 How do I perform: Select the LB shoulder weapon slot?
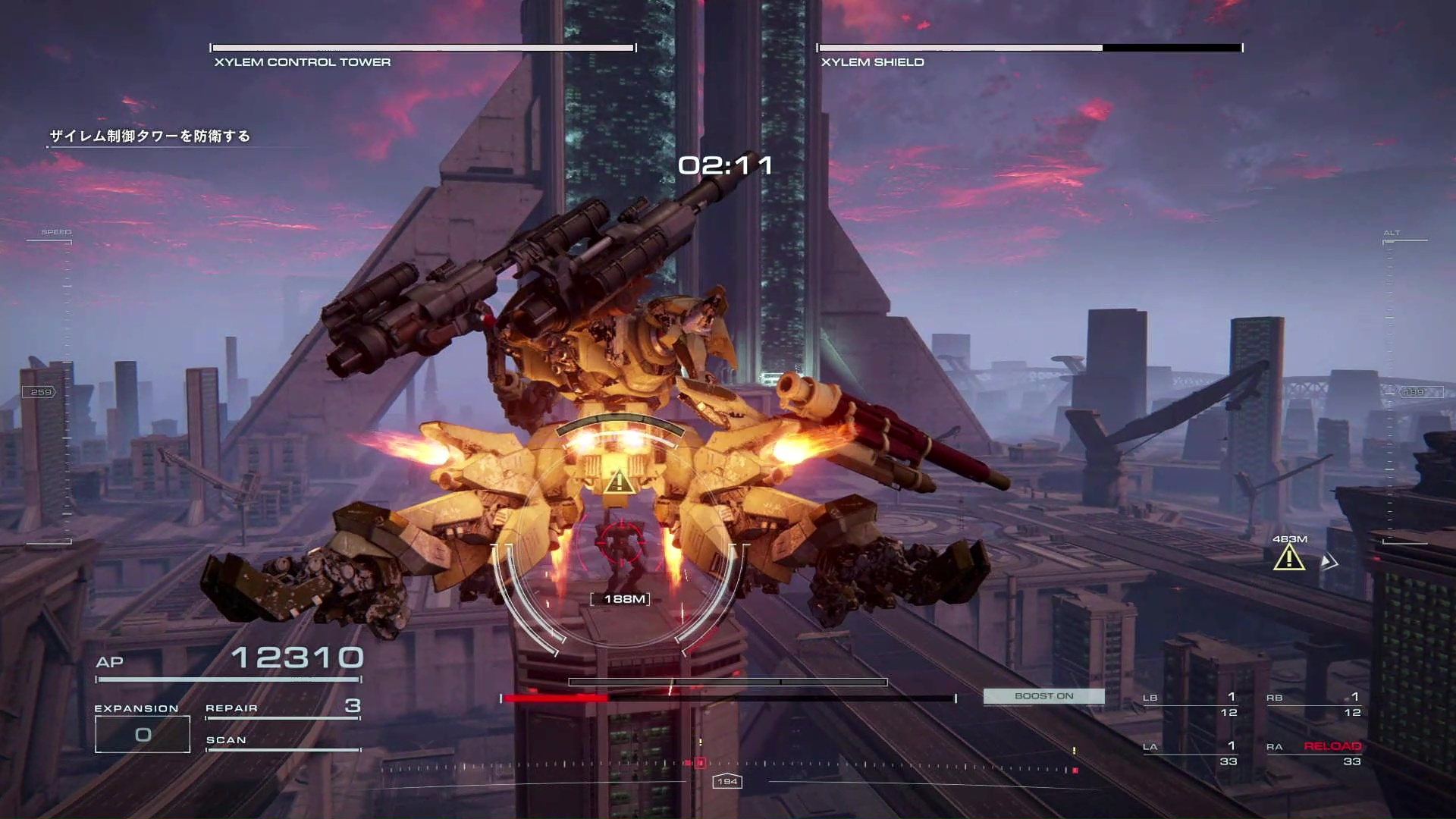tap(1190, 704)
